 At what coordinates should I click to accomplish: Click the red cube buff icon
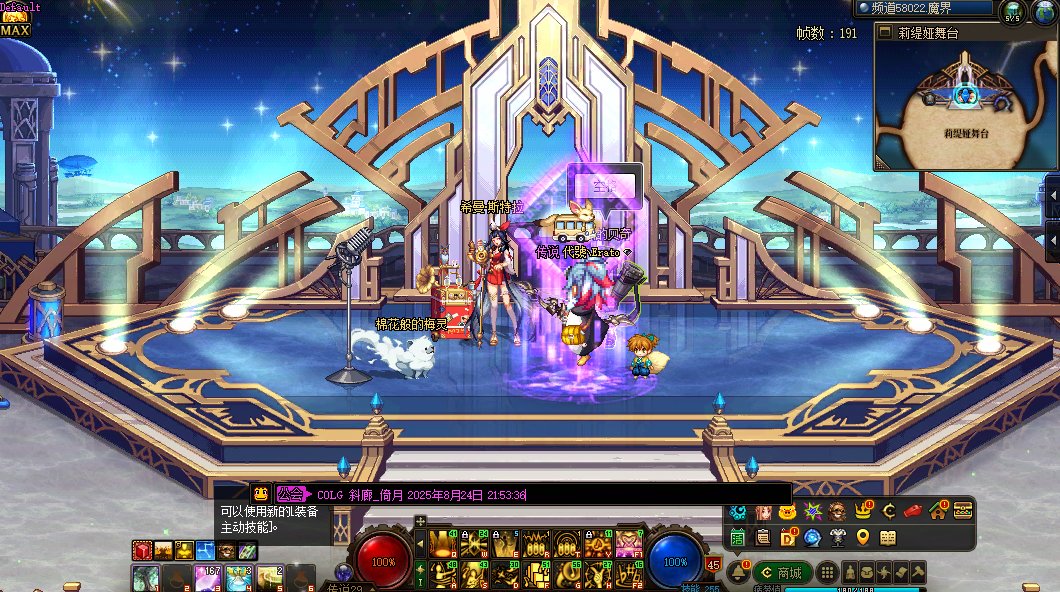(x=141, y=550)
